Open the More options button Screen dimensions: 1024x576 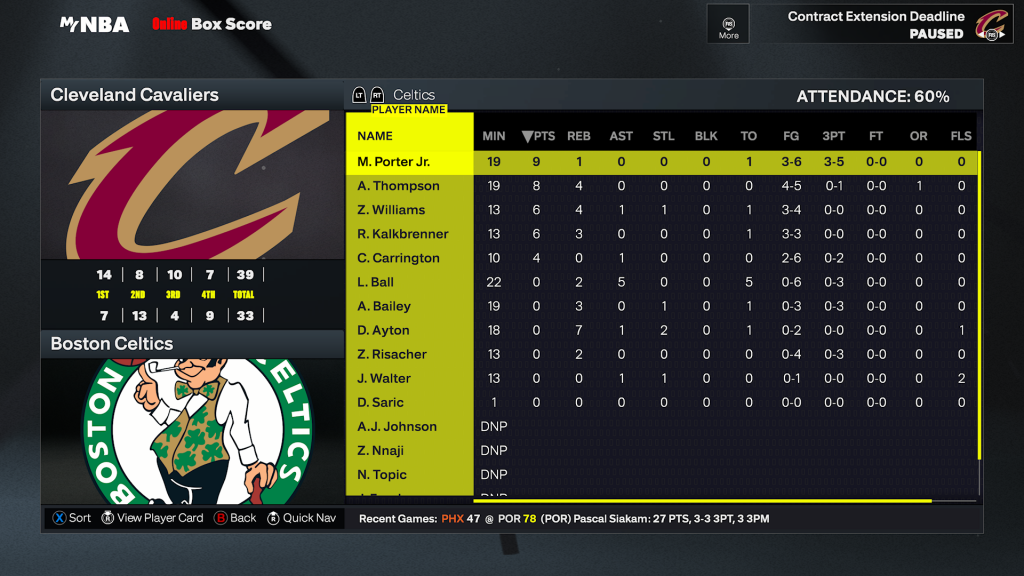pyautogui.click(x=728, y=24)
